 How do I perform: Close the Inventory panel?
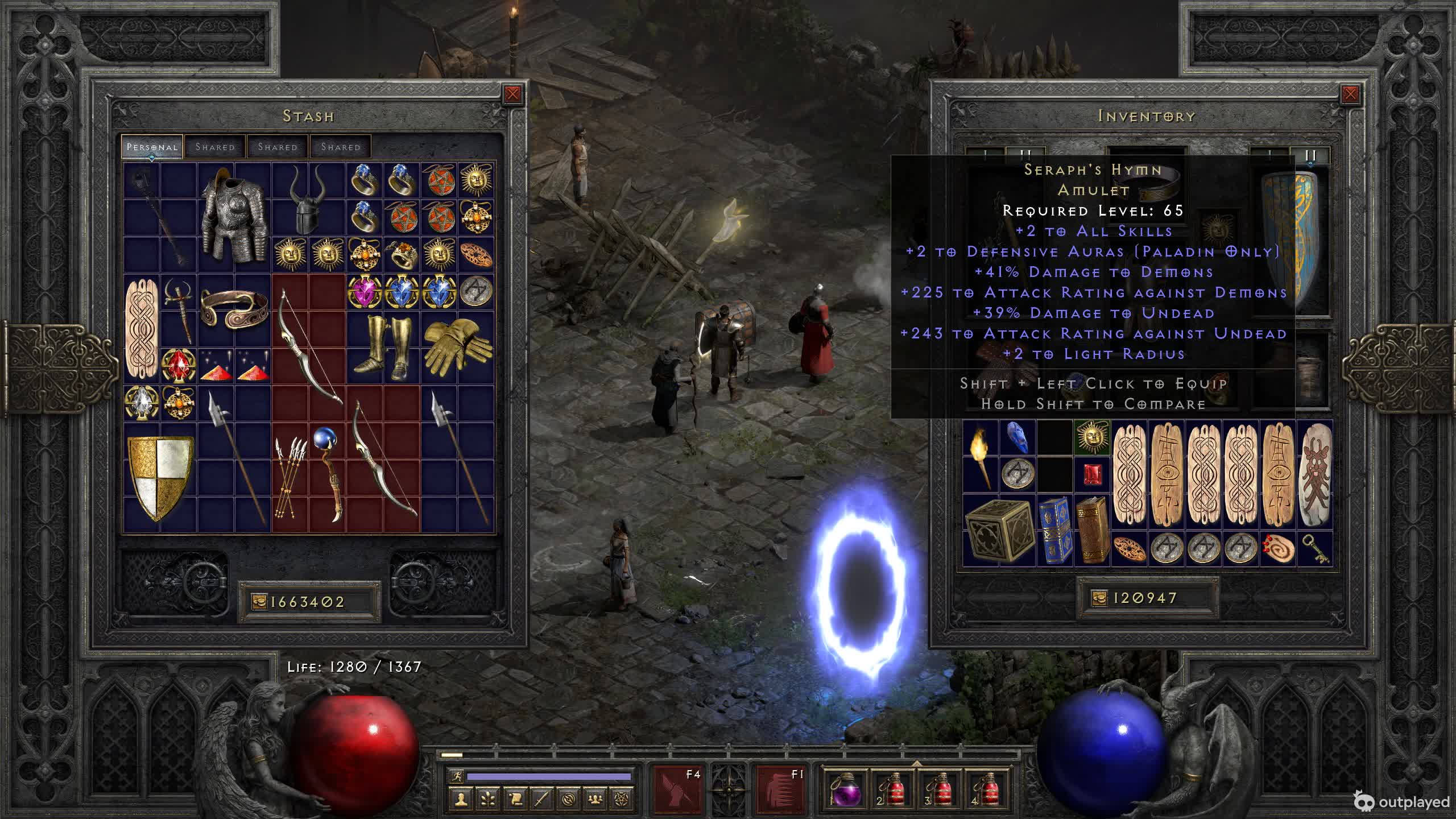(1350, 94)
